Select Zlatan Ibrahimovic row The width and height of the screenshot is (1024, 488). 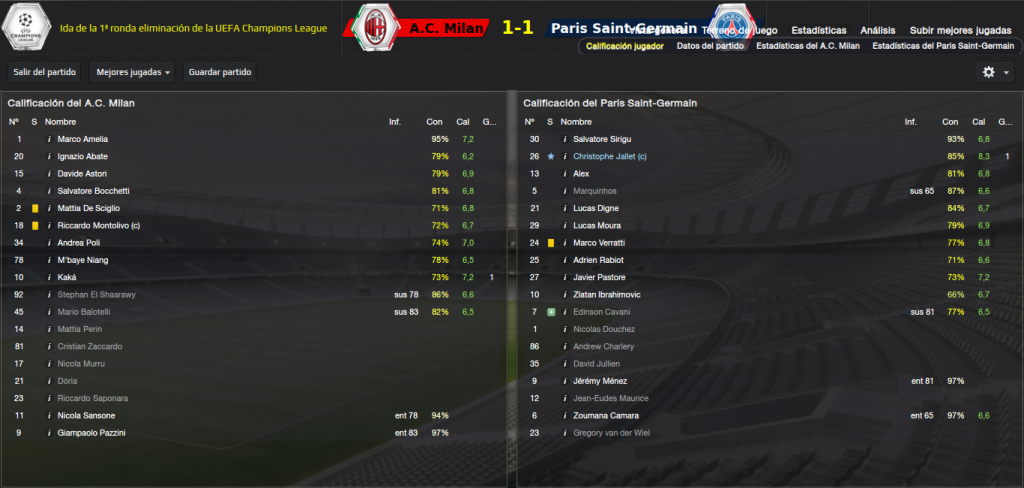[607, 294]
